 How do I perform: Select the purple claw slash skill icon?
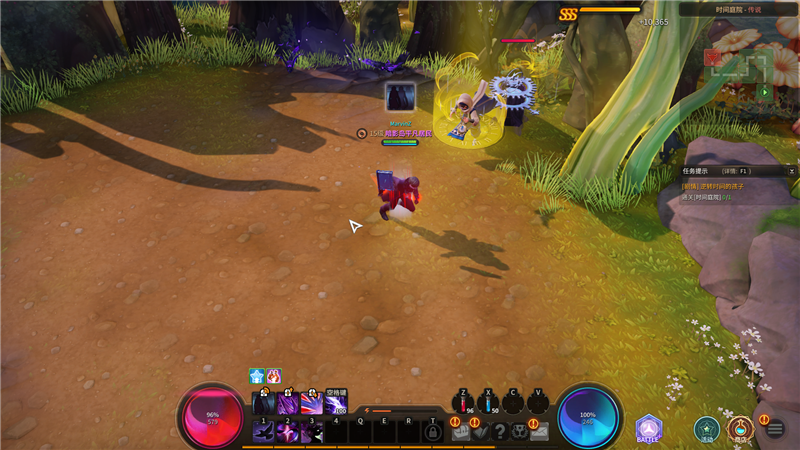pyautogui.click(x=288, y=403)
